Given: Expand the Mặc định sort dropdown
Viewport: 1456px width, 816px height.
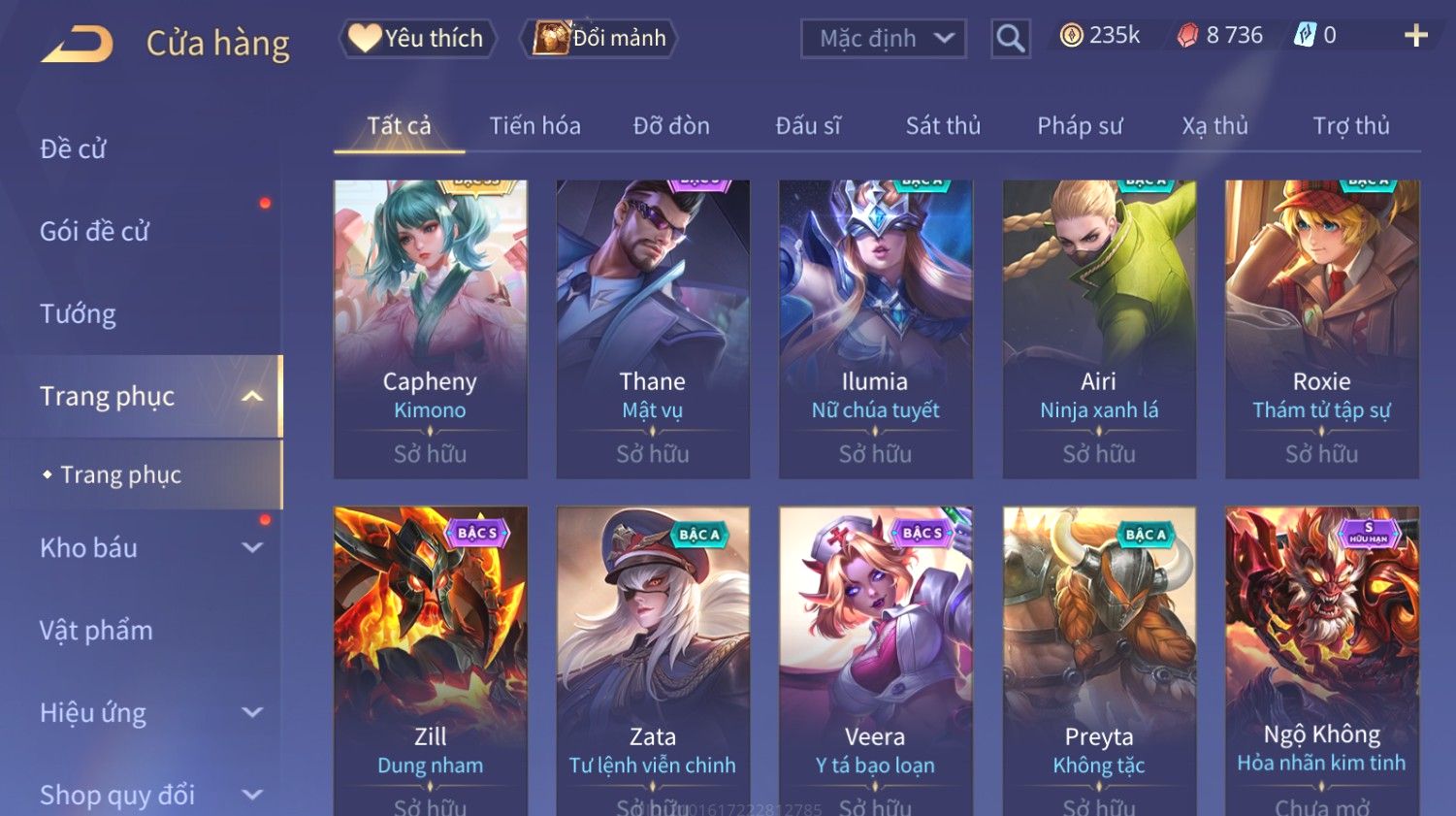Looking at the screenshot, I should pos(883,39).
